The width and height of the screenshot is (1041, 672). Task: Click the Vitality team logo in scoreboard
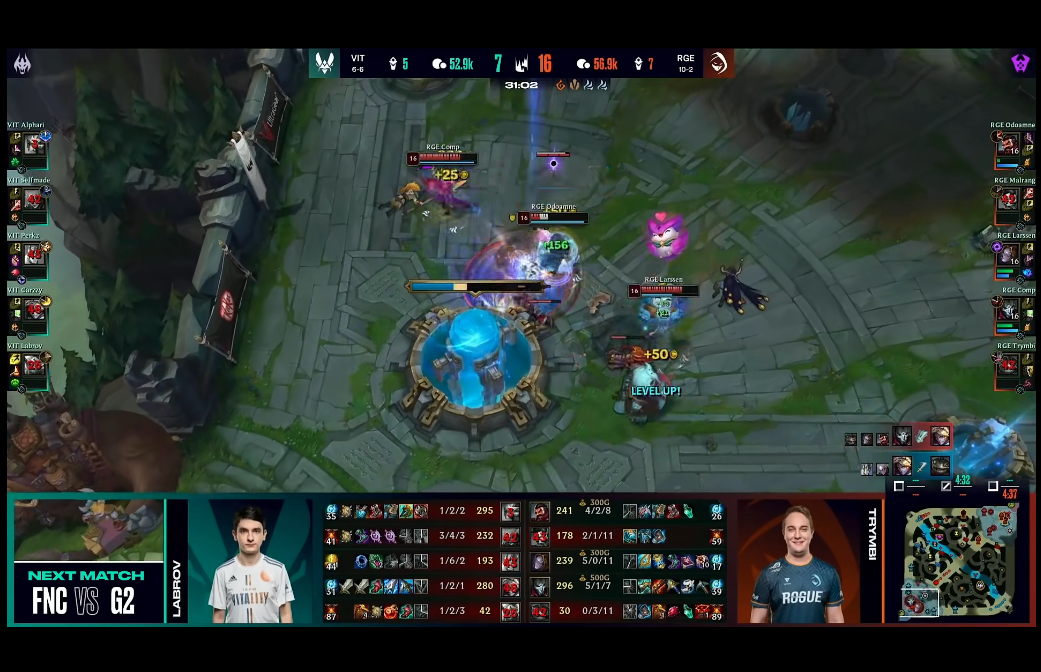[x=325, y=64]
